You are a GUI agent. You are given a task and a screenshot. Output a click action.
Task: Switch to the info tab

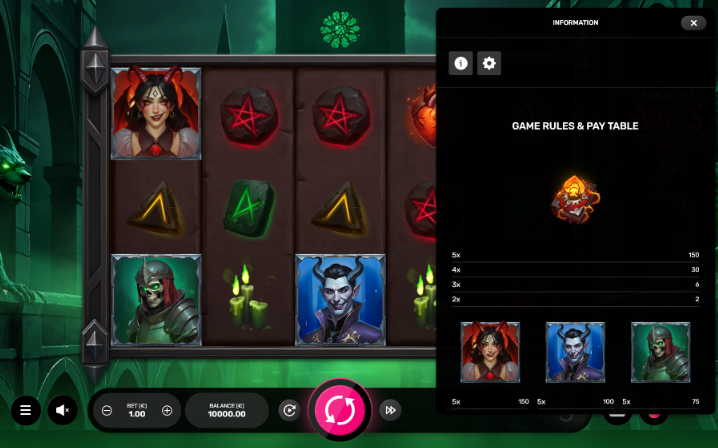pos(461,63)
